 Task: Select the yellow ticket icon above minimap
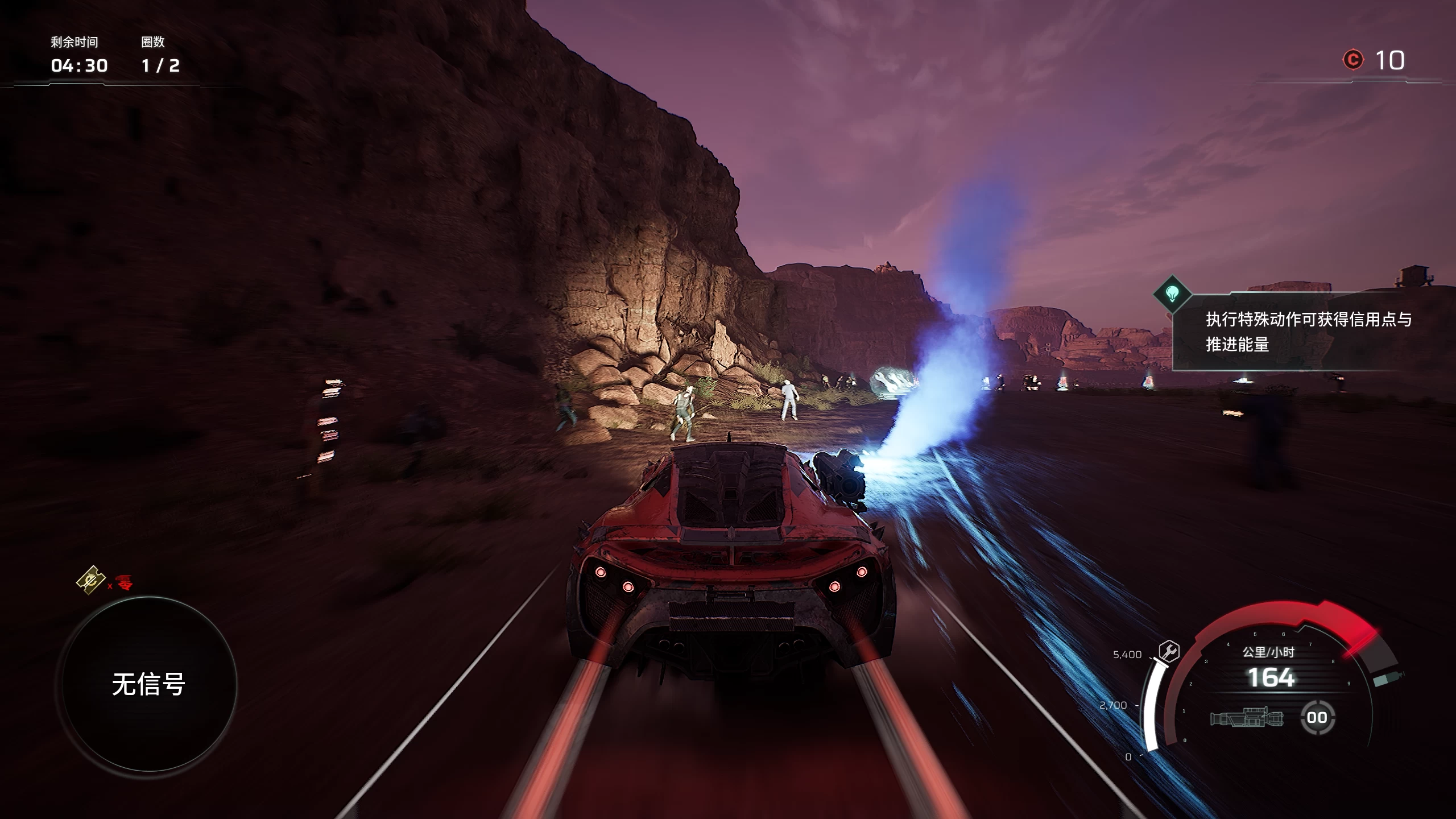click(x=91, y=580)
